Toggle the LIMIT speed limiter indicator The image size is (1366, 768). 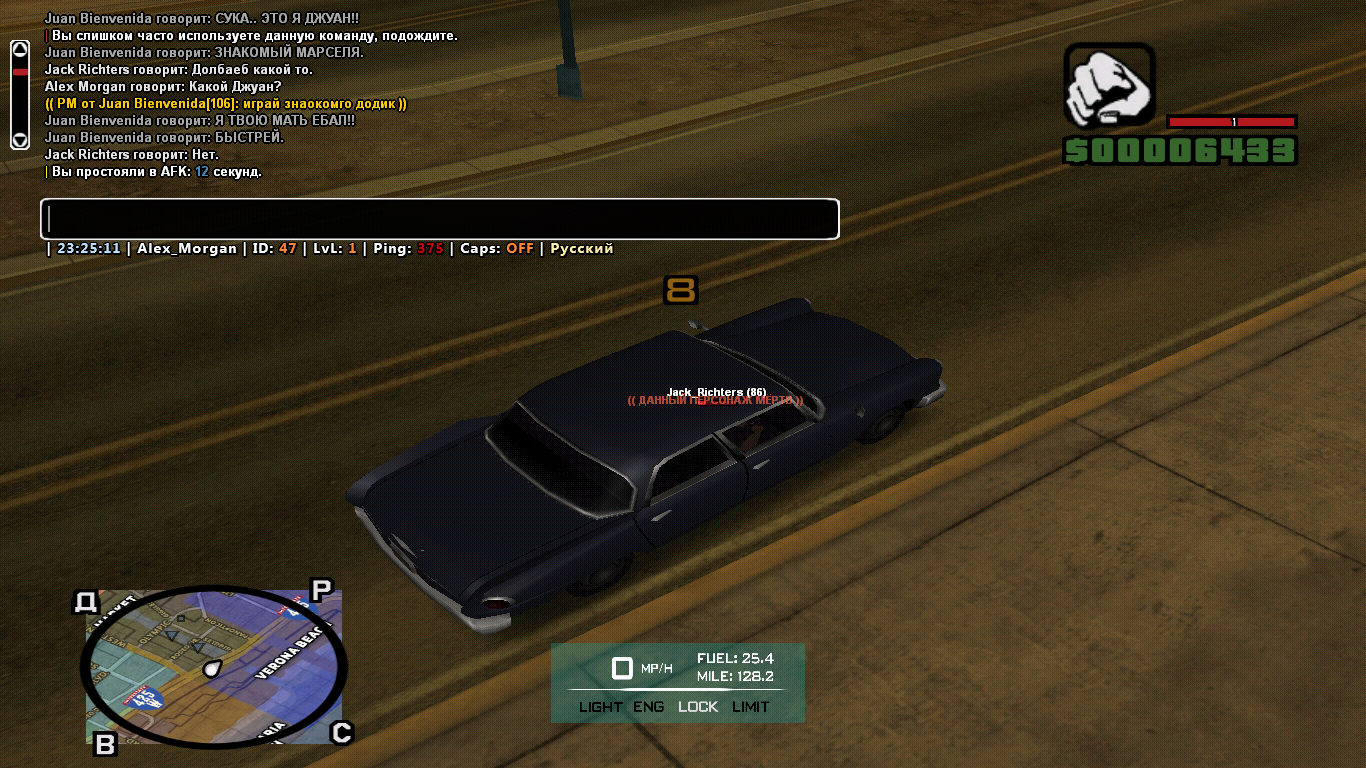(x=751, y=707)
